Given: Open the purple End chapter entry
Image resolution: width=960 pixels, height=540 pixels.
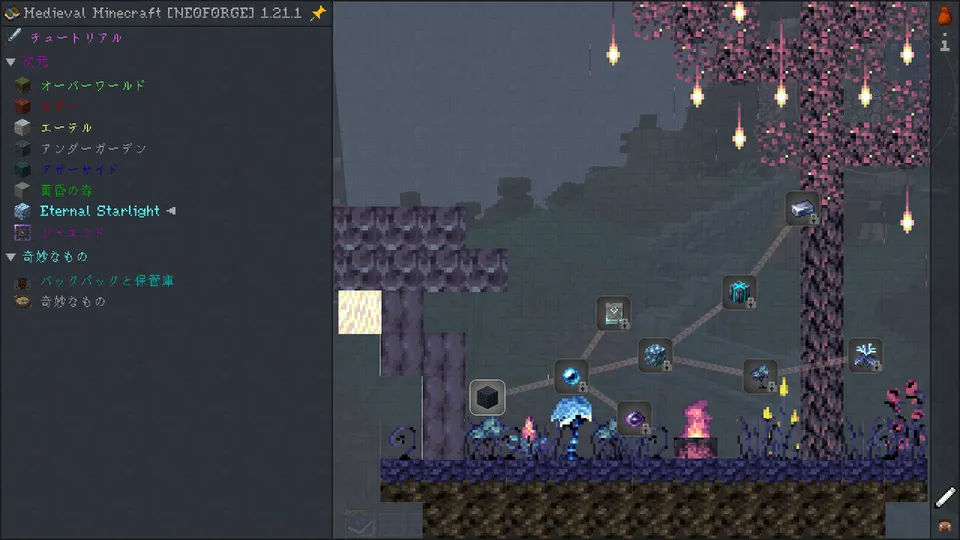Looking at the screenshot, I should point(72,232).
